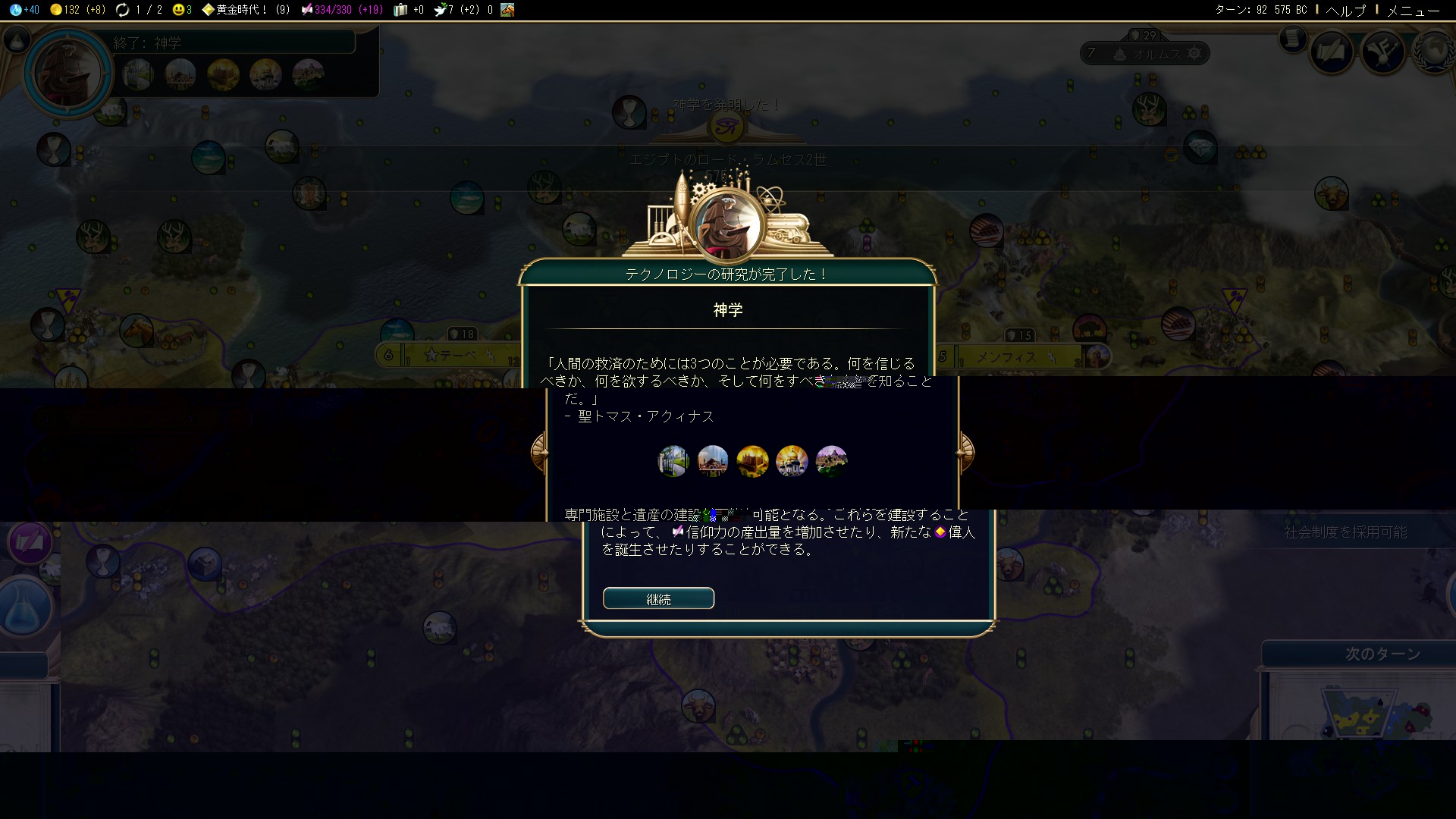Open the culture overview music-note button
The width and height of the screenshot is (1456, 819).
tap(1382, 52)
